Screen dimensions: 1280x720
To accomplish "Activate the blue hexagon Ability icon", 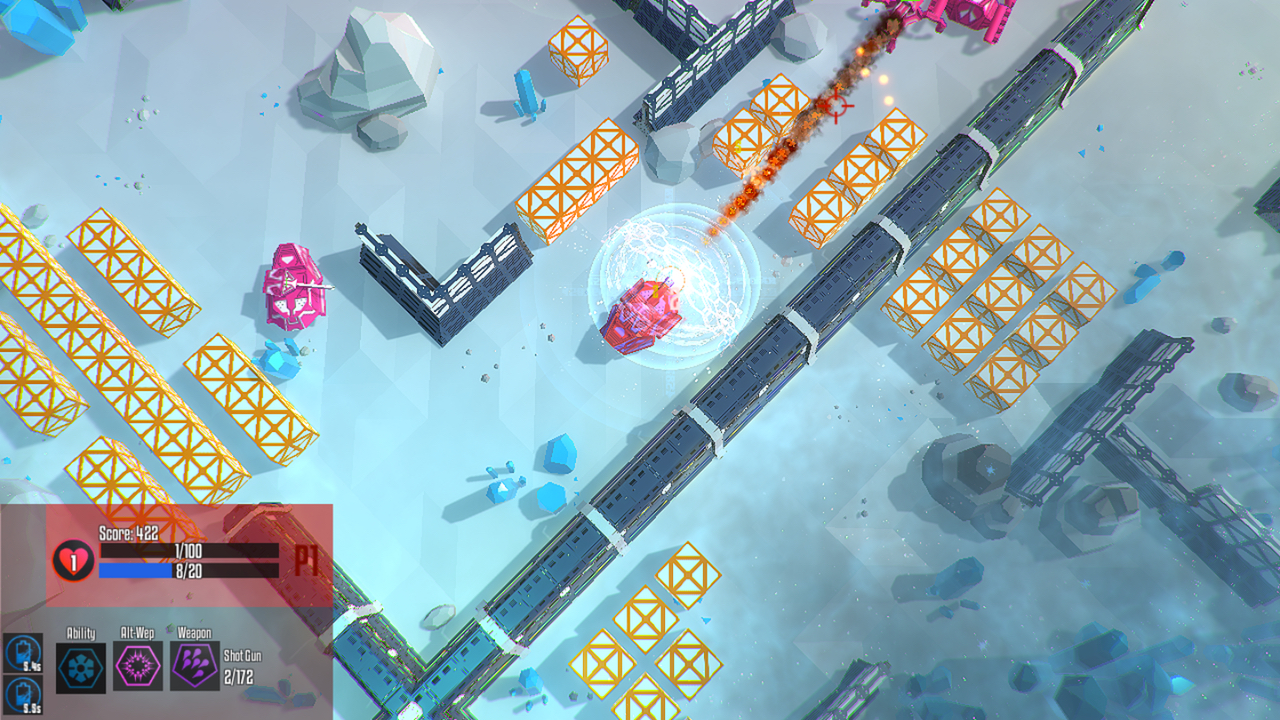I will pyautogui.click(x=81, y=667).
